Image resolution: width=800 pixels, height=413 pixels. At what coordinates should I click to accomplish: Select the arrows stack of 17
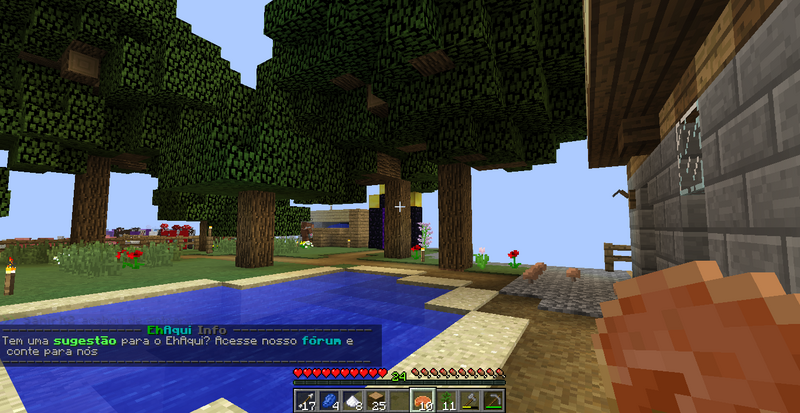click(306, 401)
